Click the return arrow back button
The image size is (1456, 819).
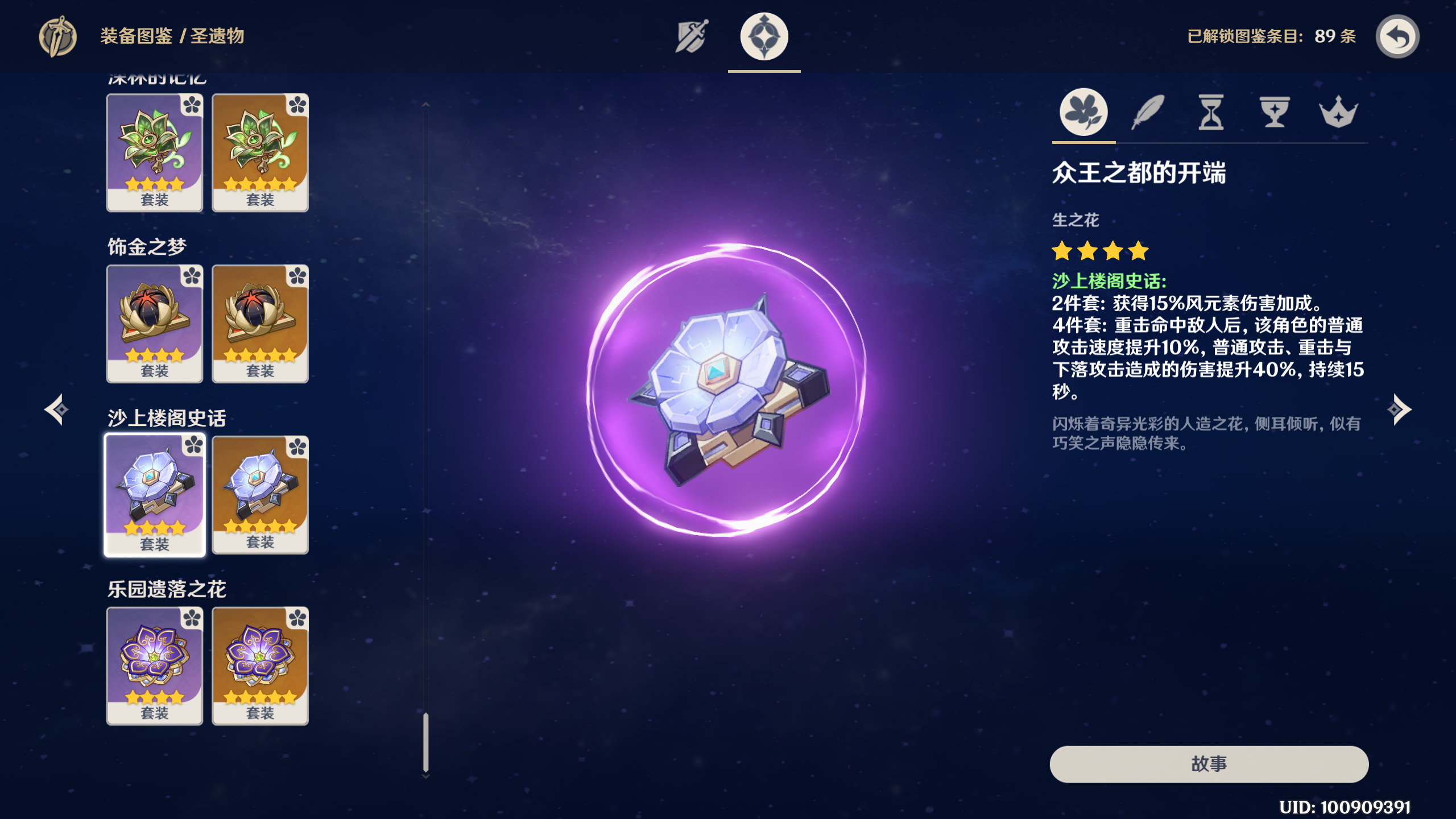pyautogui.click(x=1397, y=37)
